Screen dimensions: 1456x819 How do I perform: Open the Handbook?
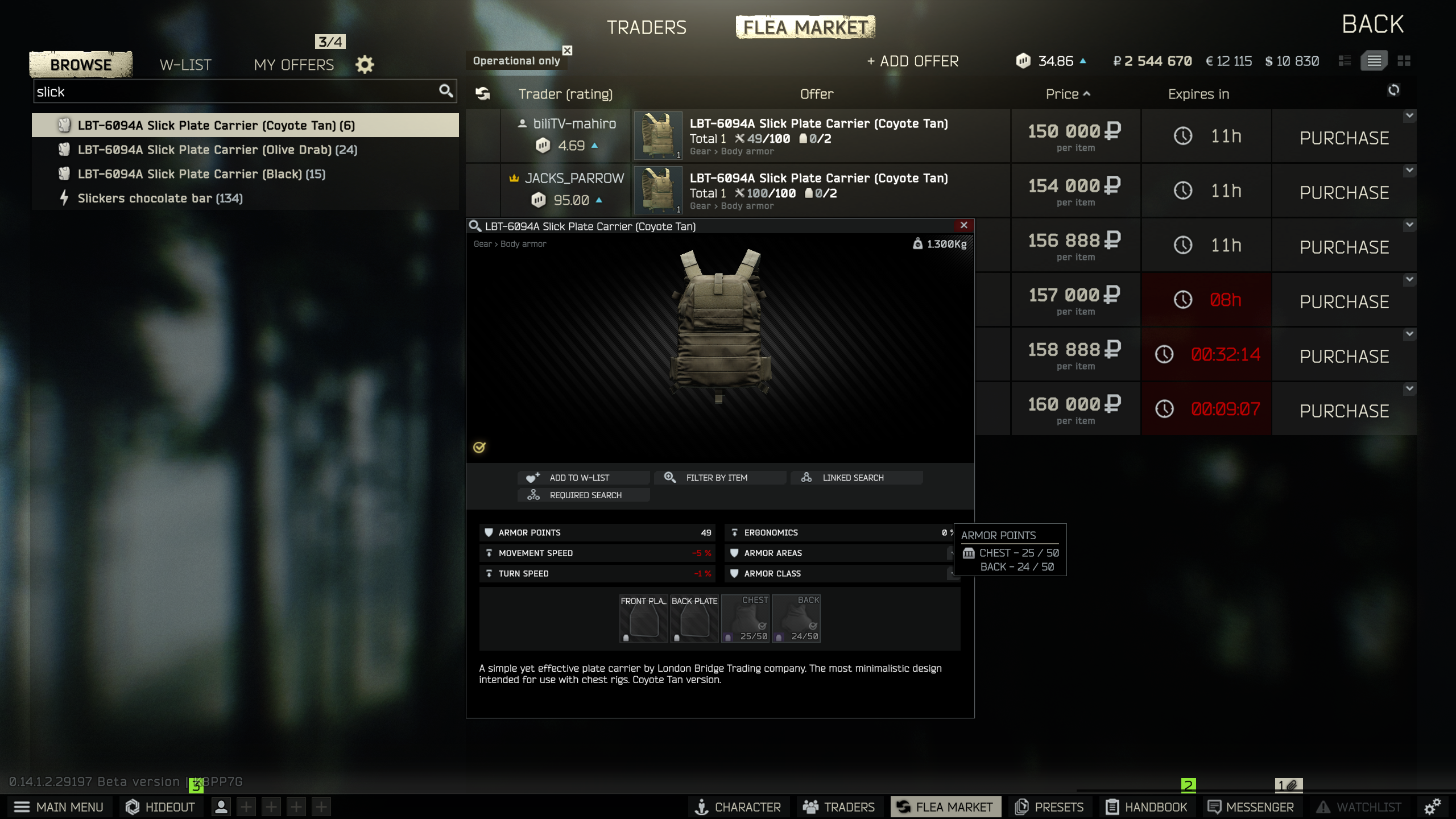[1147, 806]
